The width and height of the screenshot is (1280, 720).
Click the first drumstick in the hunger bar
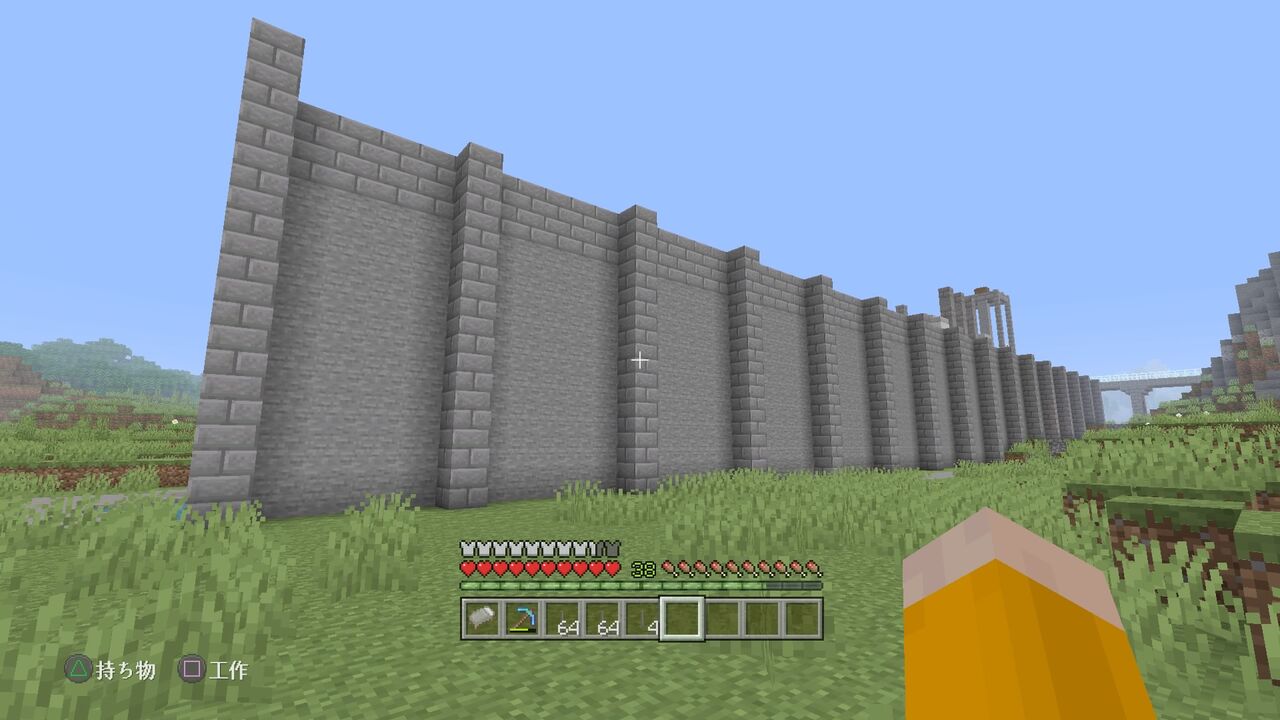(670, 567)
